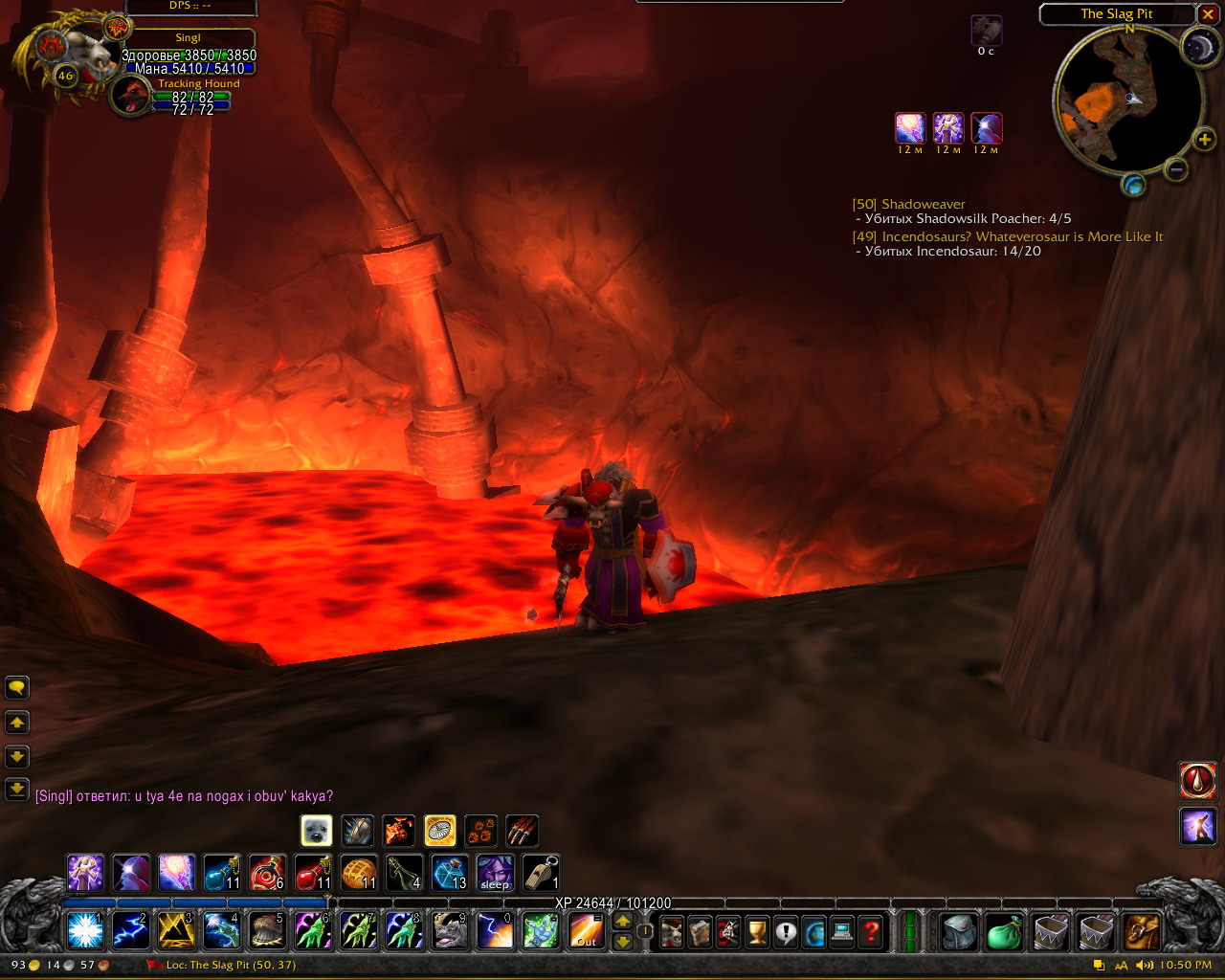Select the Tracking Hound pet portrait
This screenshot has height=980, width=1225.
point(129,97)
